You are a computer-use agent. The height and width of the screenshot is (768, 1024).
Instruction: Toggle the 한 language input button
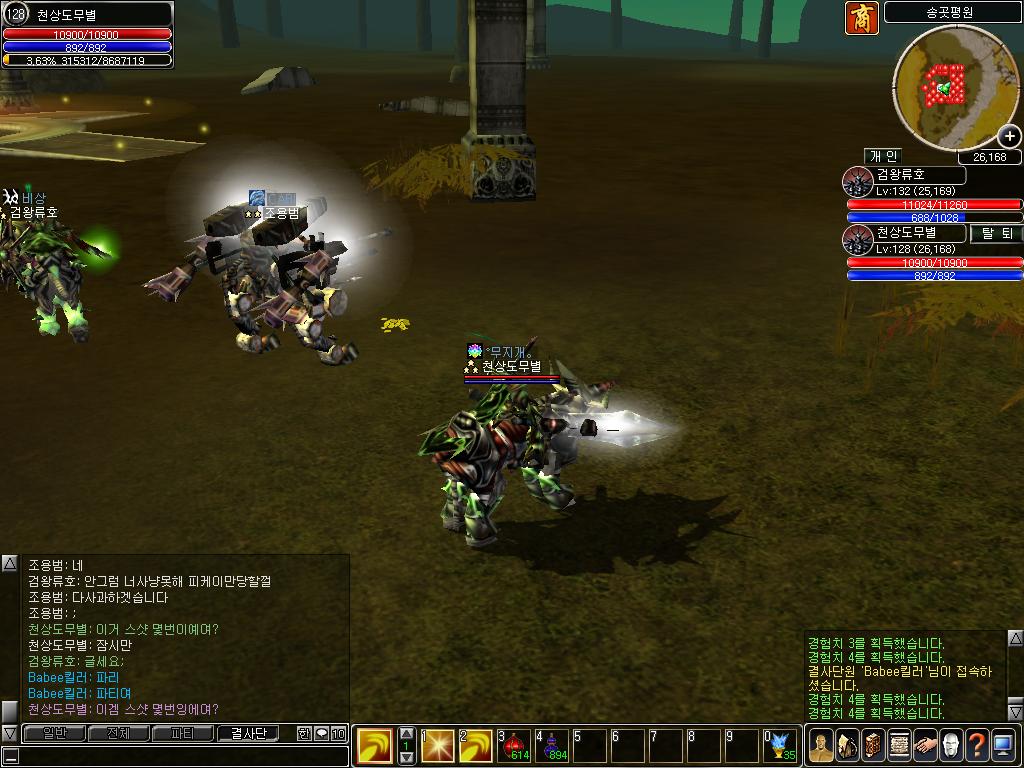click(x=304, y=734)
